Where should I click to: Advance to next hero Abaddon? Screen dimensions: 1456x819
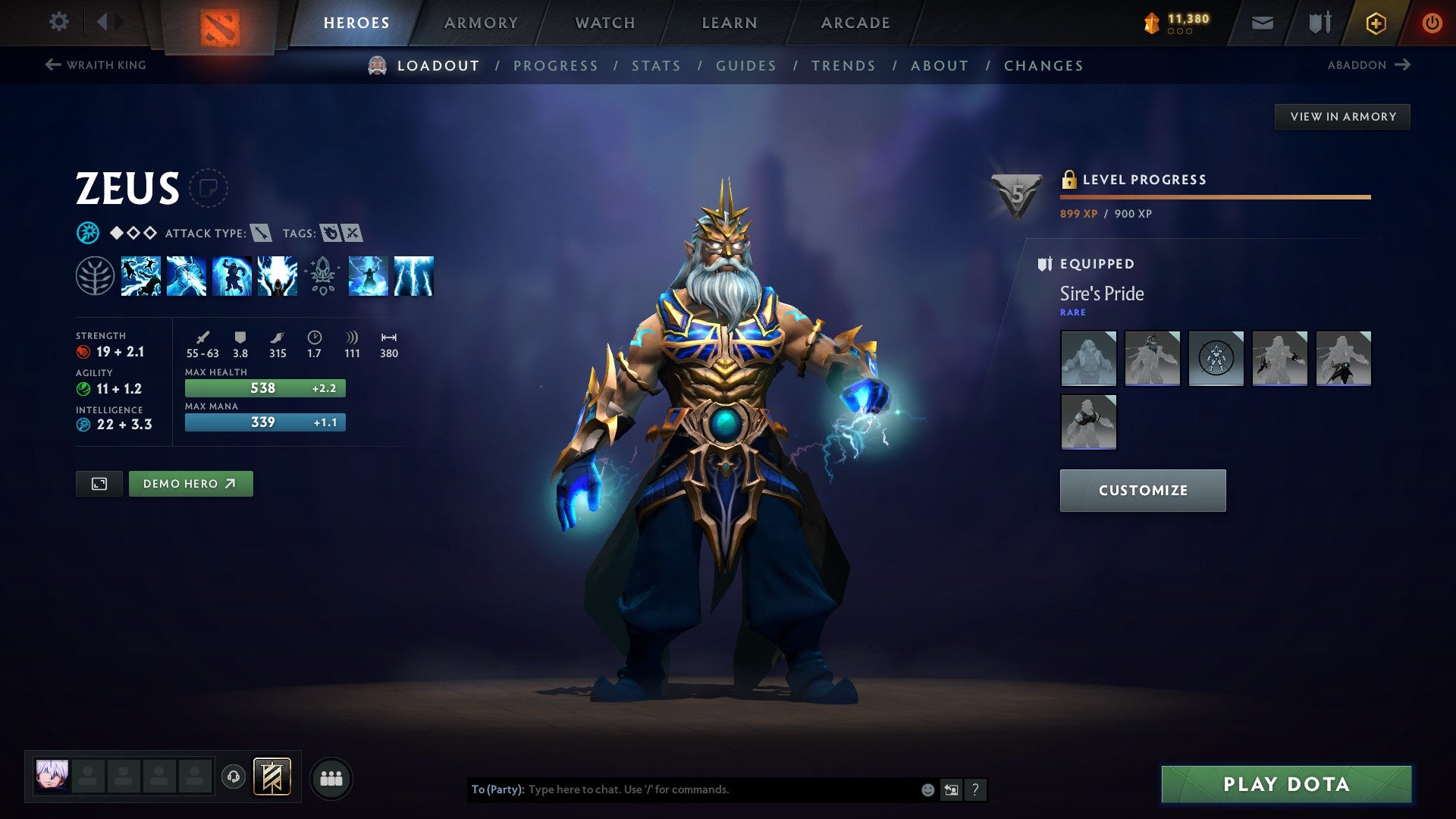(1369, 65)
